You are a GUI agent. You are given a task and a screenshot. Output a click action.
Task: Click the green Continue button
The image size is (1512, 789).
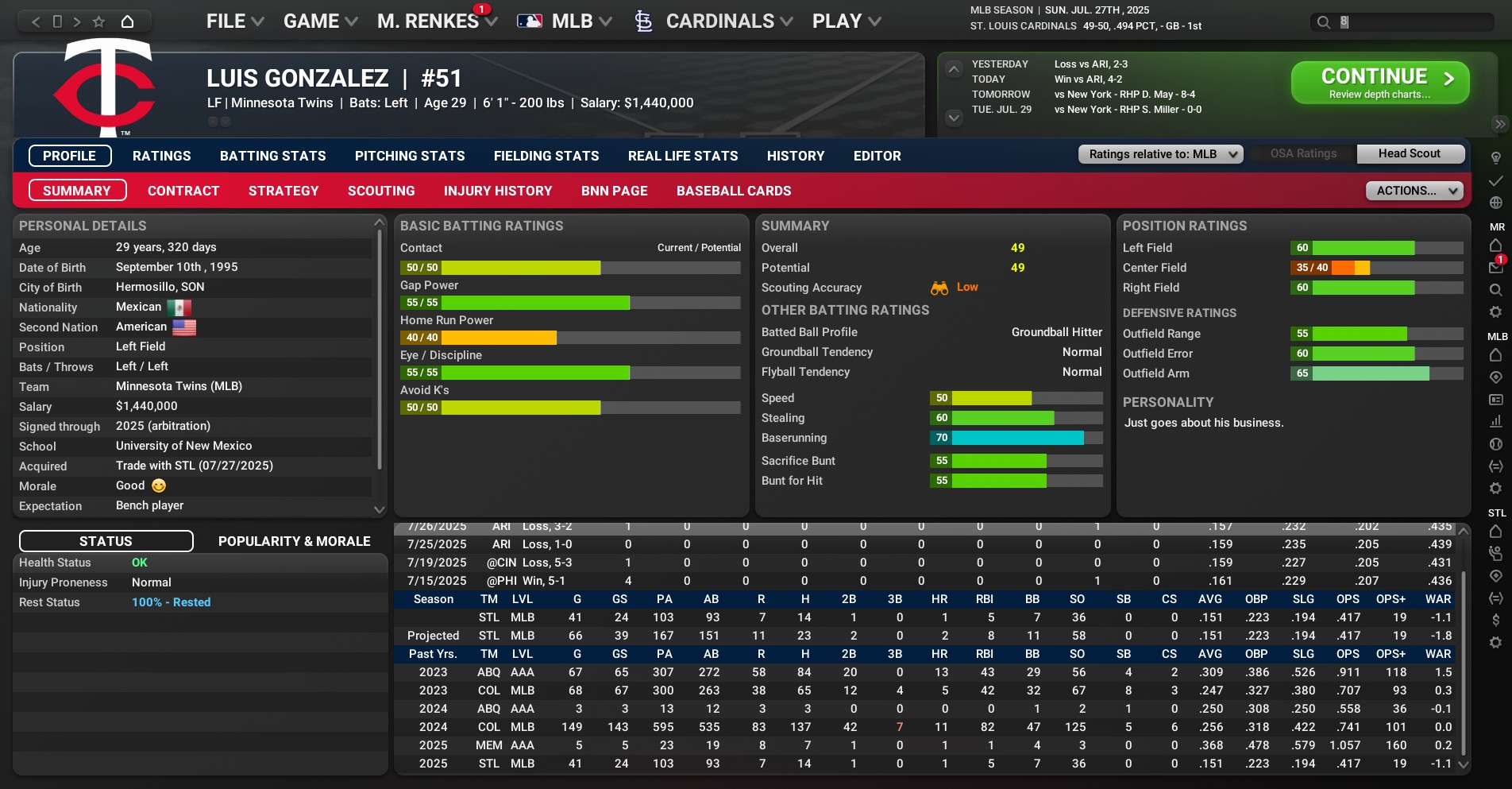(x=1379, y=83)
